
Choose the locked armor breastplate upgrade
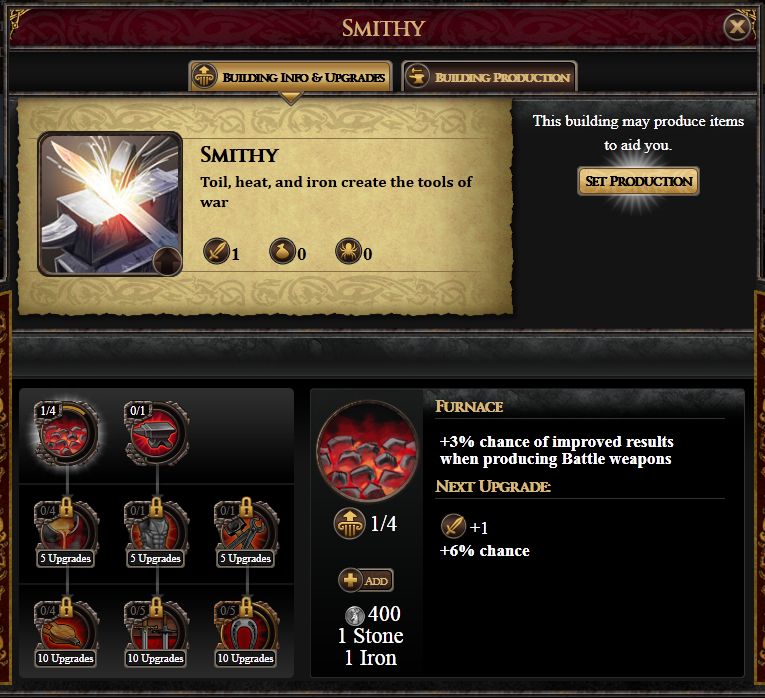156,528
